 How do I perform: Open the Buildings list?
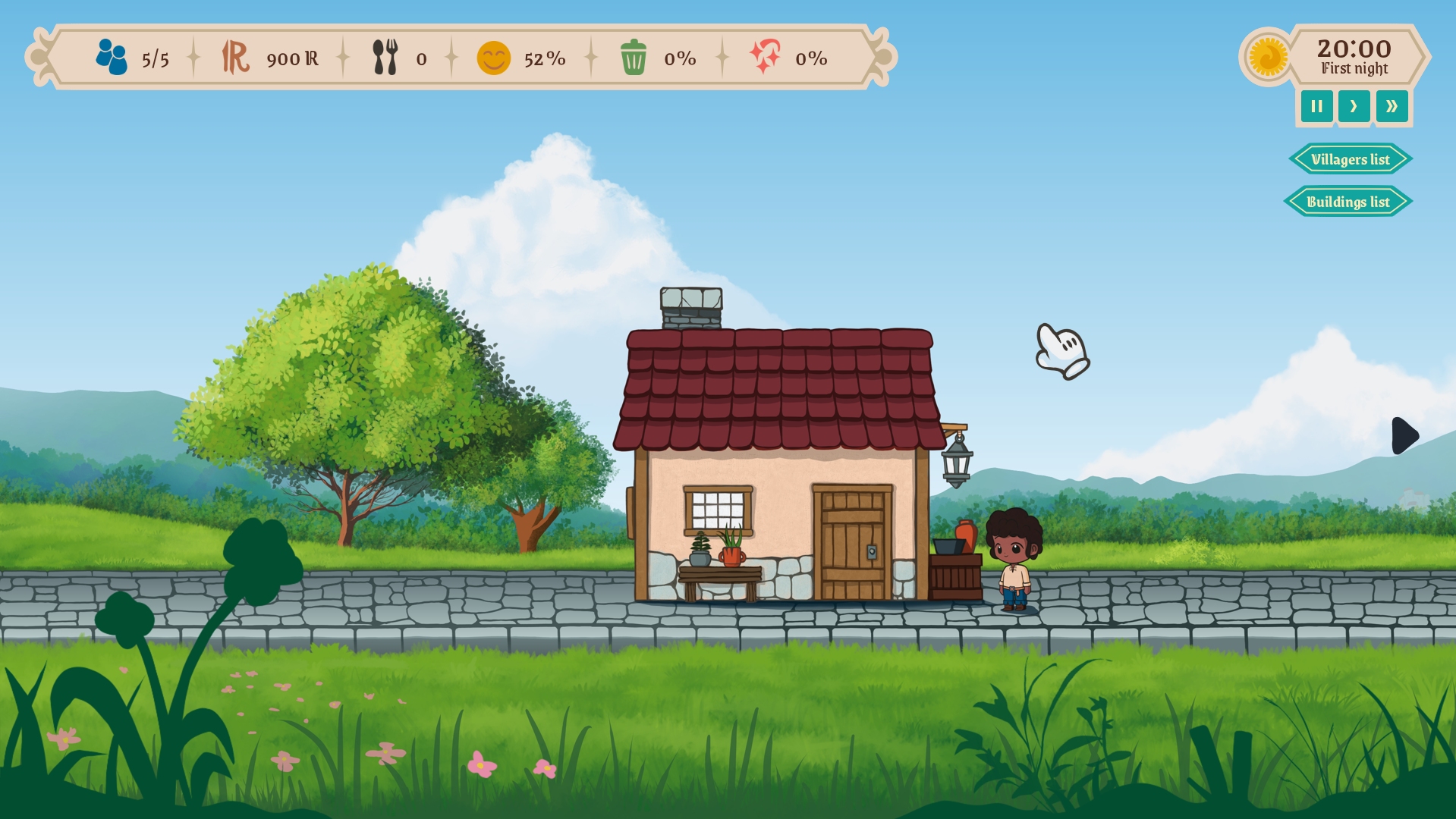(1348, 202)
